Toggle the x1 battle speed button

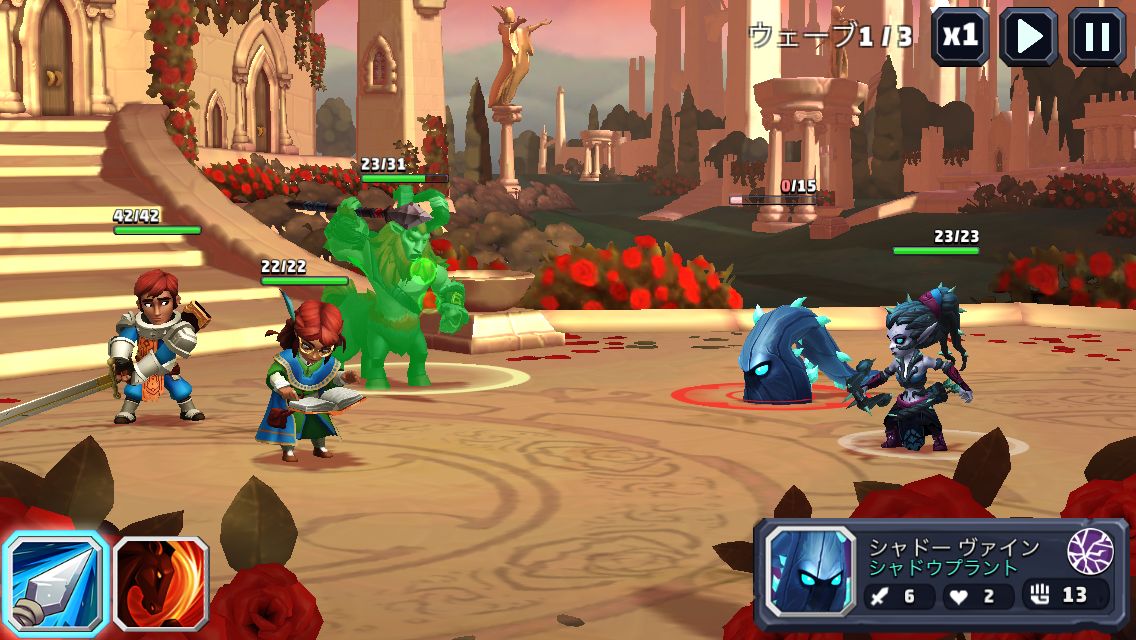pyautogui.click(x=961, y=36)
